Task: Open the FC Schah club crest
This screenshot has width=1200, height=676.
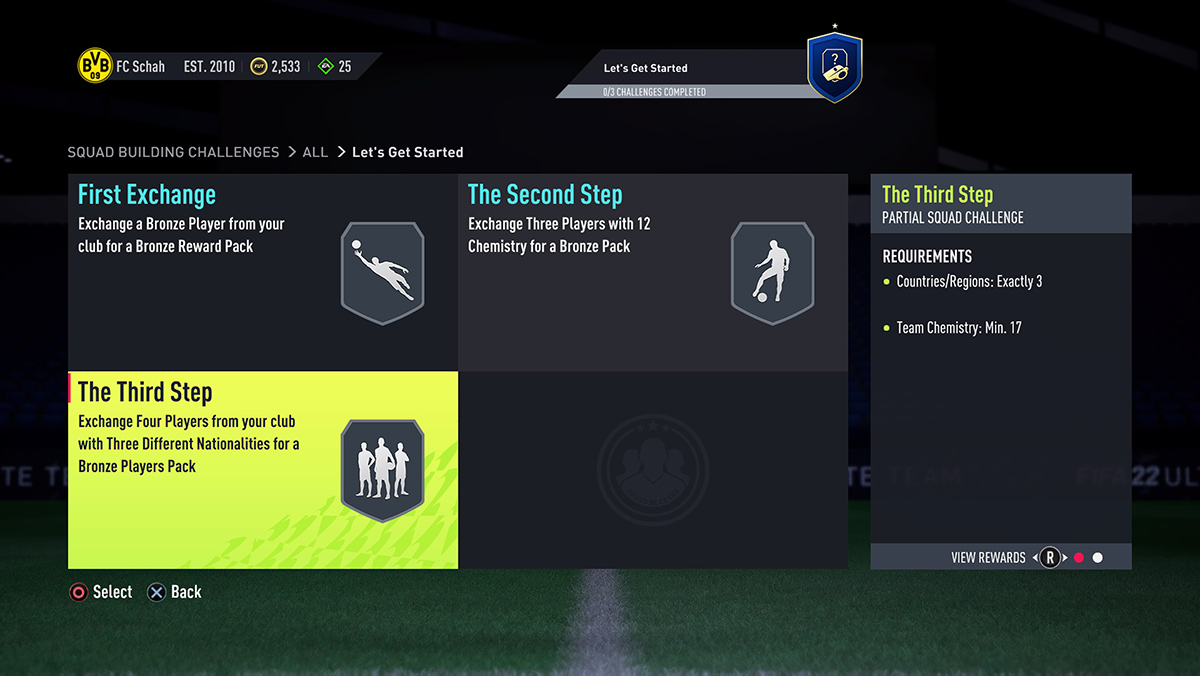Action: coord(95,67)
